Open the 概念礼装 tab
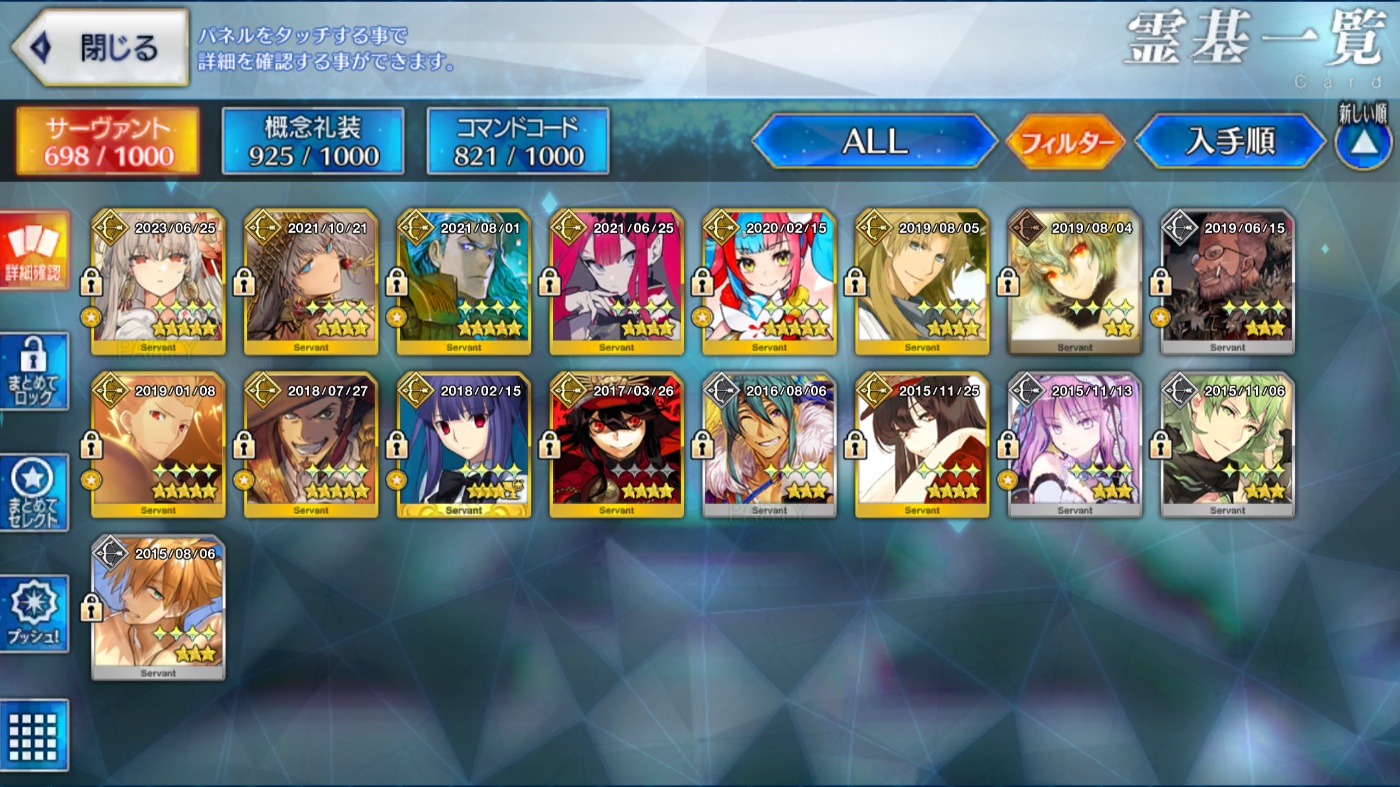Image resolution: width=1400 pixels, height=787 pixels. [x=313, y=141]
